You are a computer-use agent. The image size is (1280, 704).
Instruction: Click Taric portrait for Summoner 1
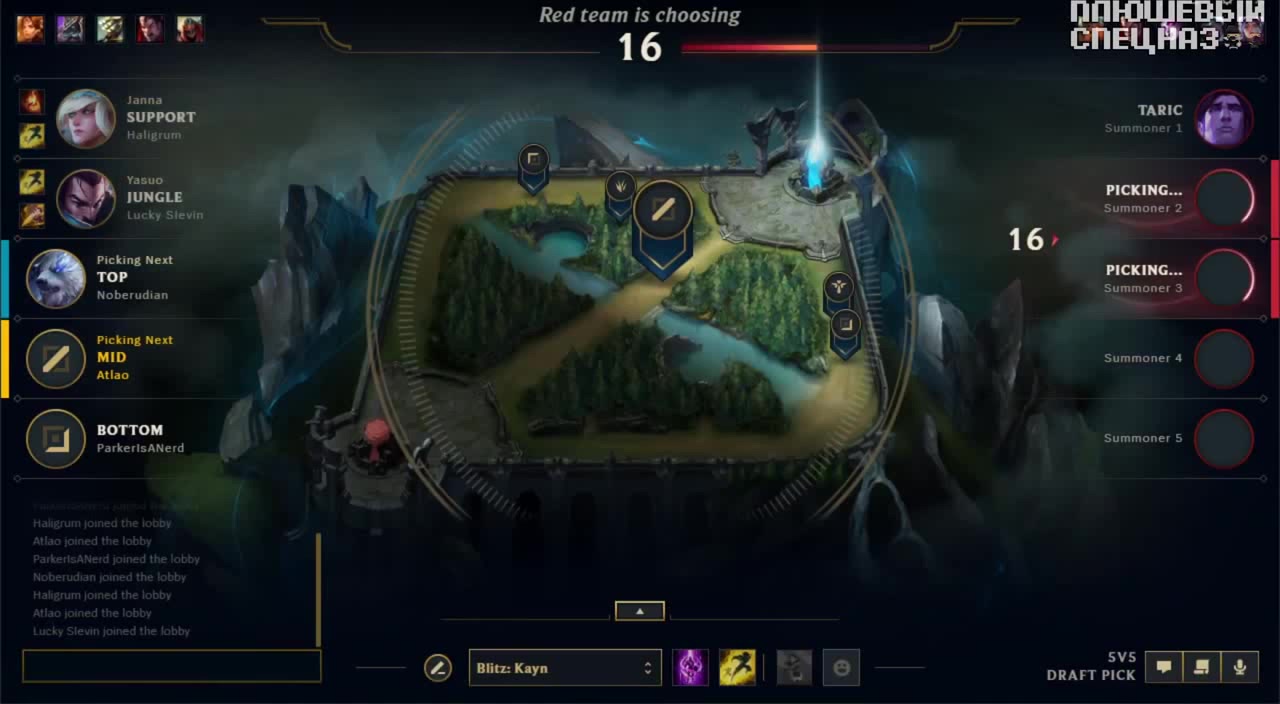pyautogui.click(x=1225, y=118)
